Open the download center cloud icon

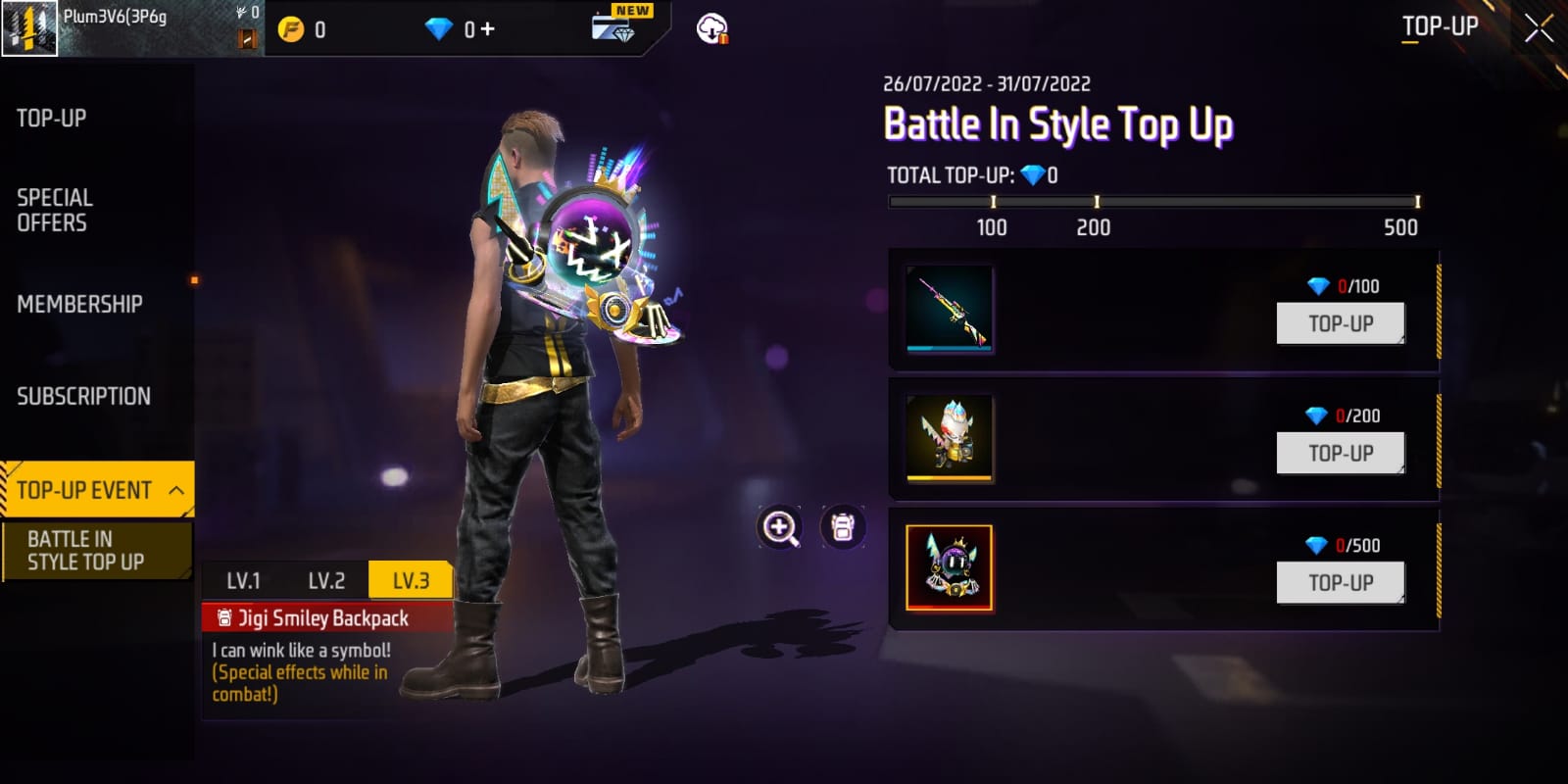(x=712, y=29)
